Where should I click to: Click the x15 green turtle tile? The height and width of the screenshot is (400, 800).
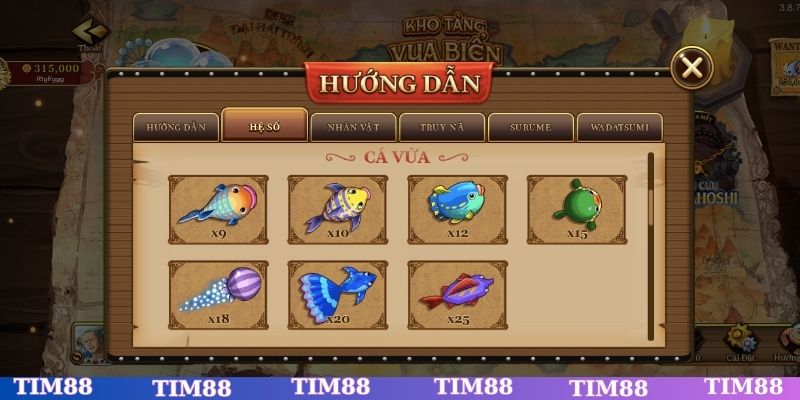[x=577, y=209]
